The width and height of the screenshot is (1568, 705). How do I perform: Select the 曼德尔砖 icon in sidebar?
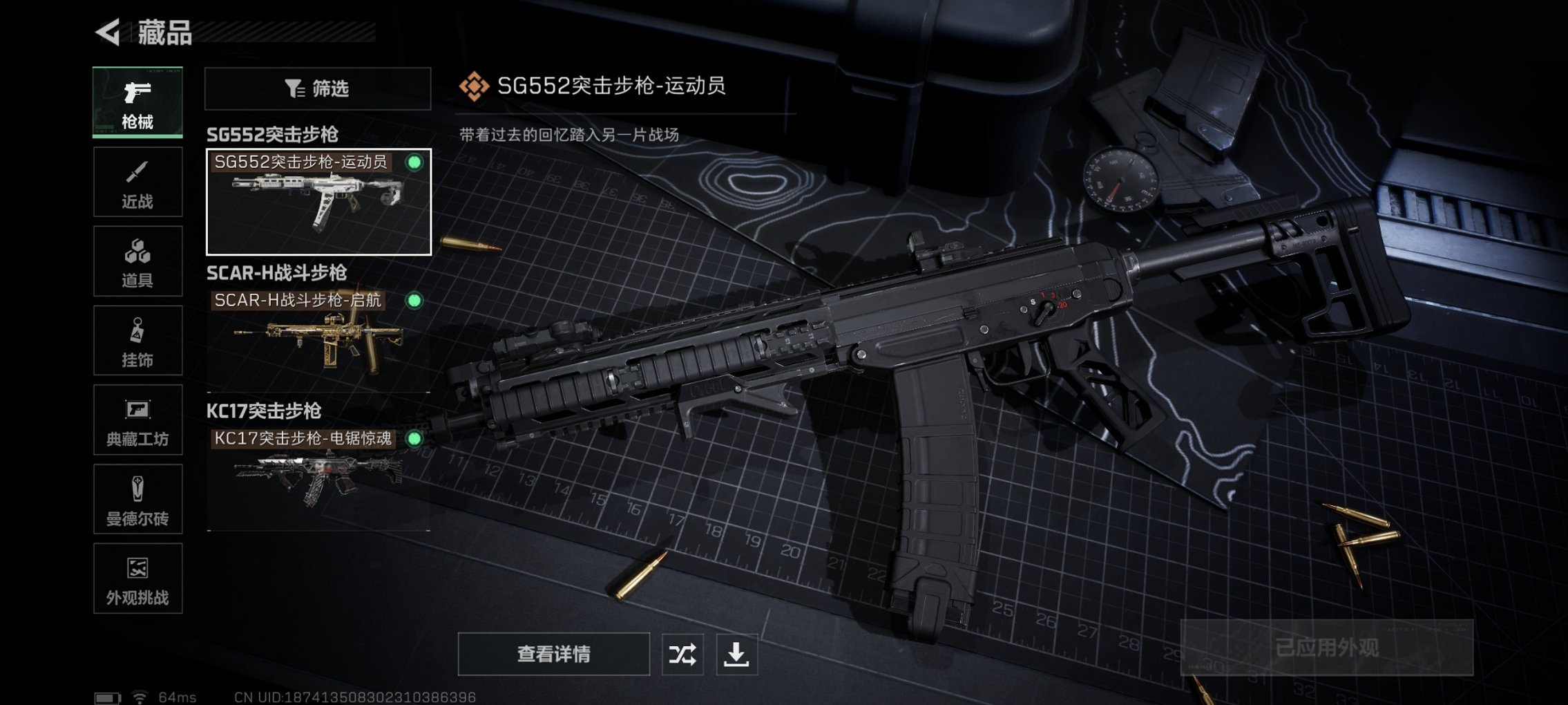coord(137,499)
